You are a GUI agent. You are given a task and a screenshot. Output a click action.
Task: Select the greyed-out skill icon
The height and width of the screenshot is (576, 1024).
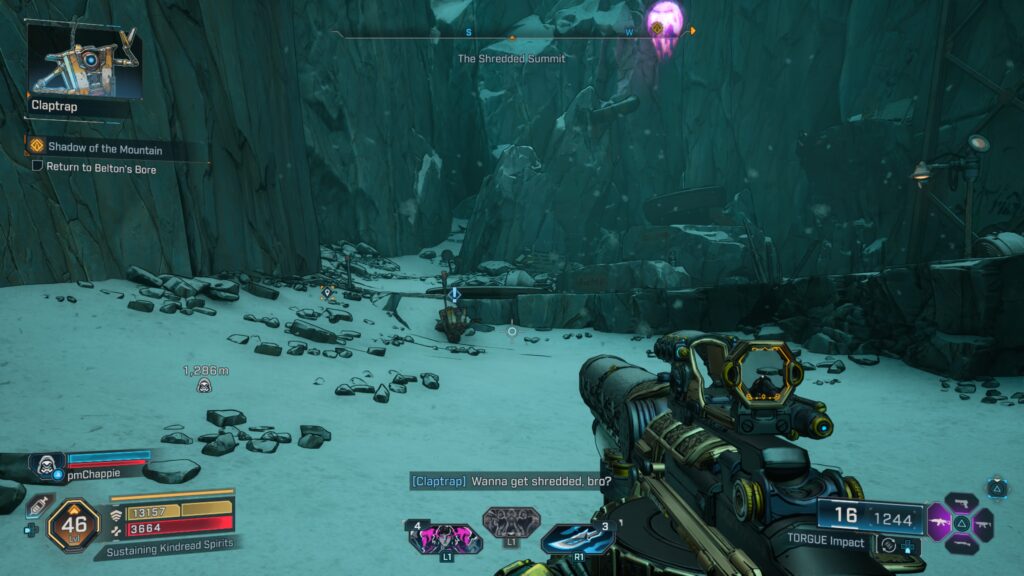click(x=511, y=522)
